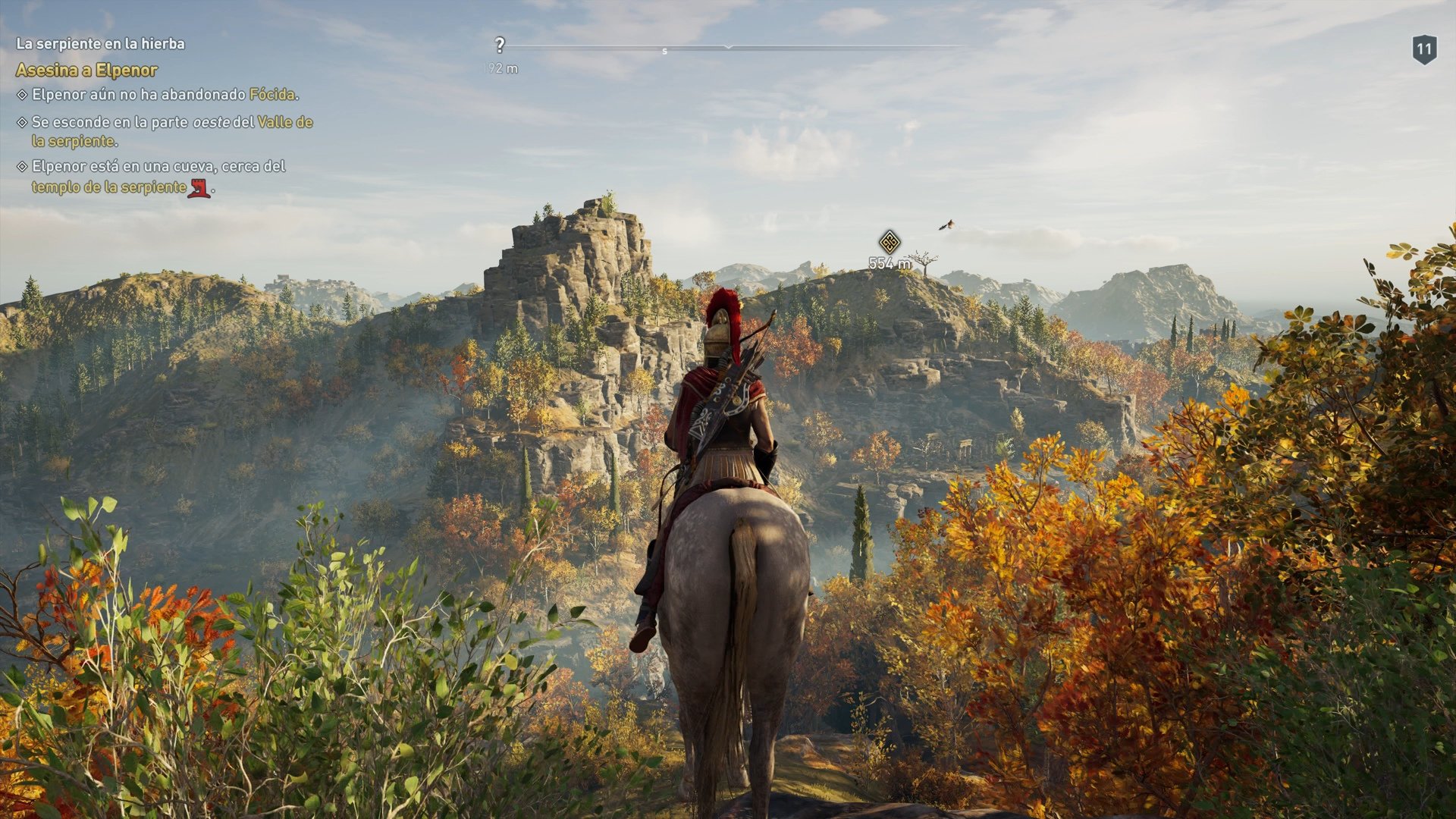Click the question mark mystery marker on the compass

(x=499, y=44)
